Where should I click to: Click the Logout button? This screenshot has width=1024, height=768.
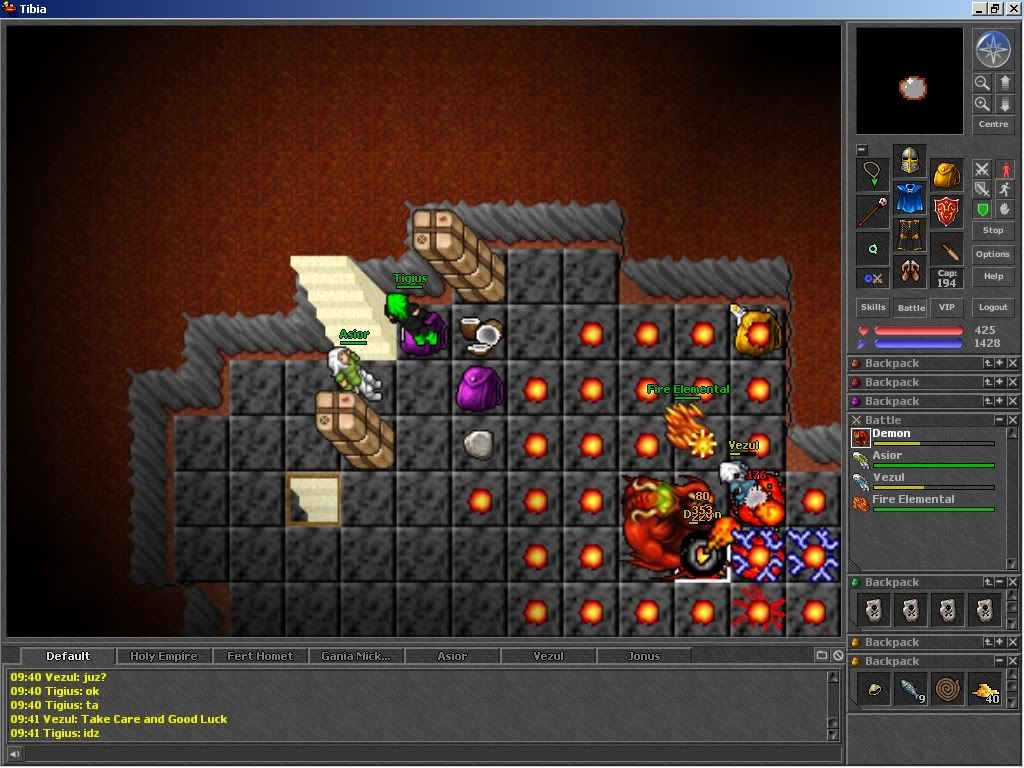[992, 307]
